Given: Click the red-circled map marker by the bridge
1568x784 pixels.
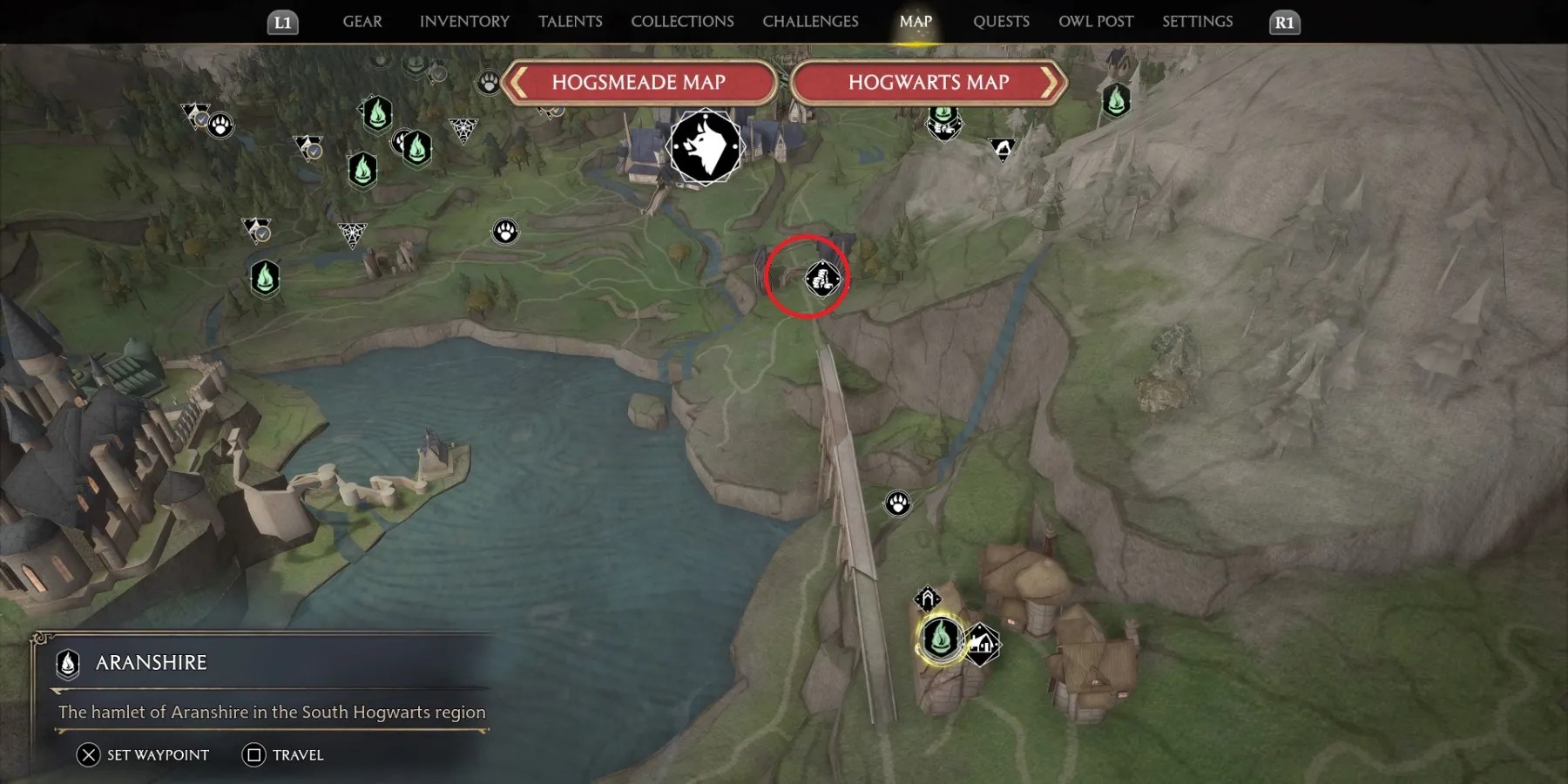Looking at the screenshot, I should [x=821, y=280].
